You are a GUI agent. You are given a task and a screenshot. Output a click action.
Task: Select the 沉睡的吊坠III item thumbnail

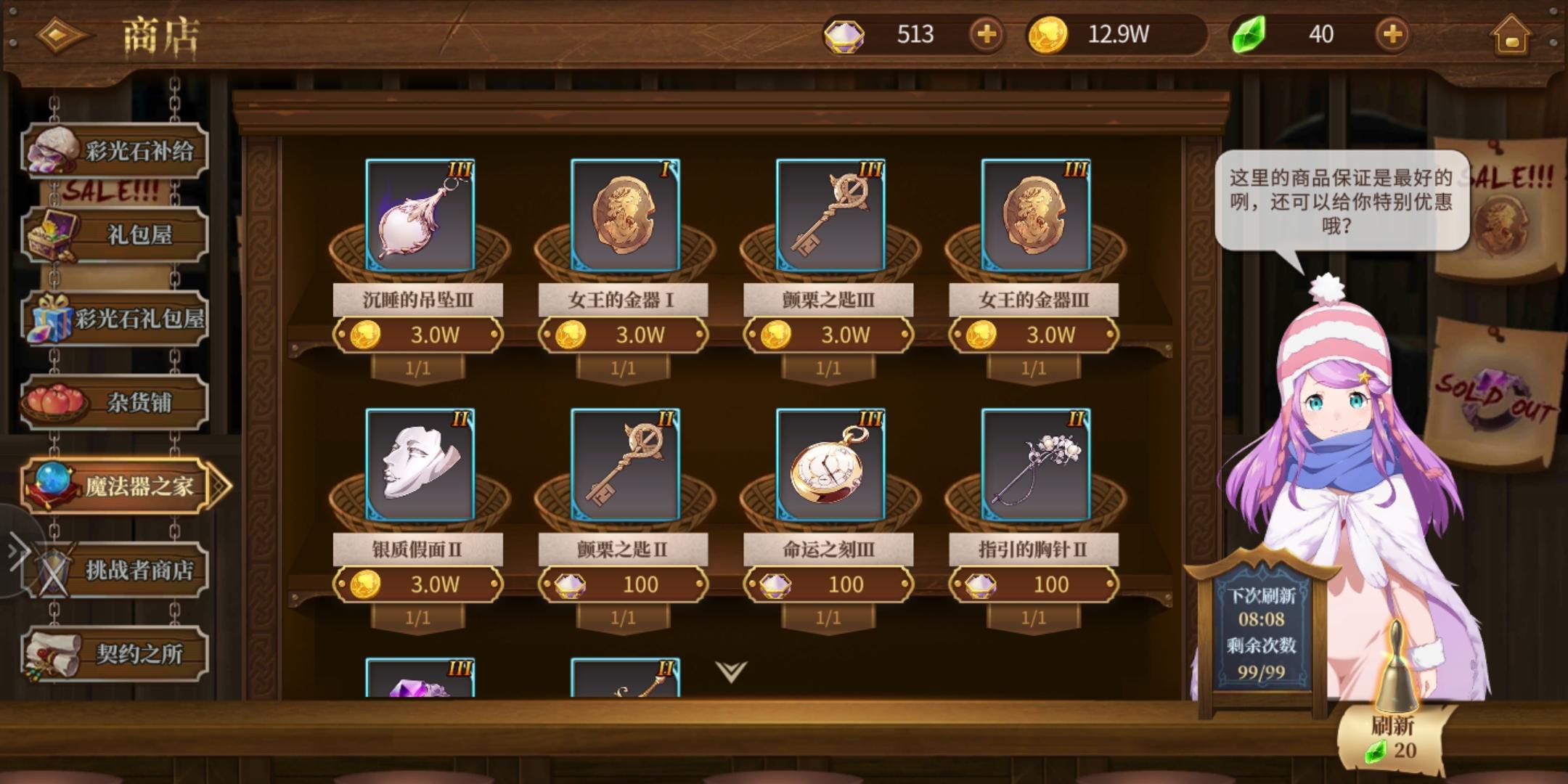(x=418, y=216)
